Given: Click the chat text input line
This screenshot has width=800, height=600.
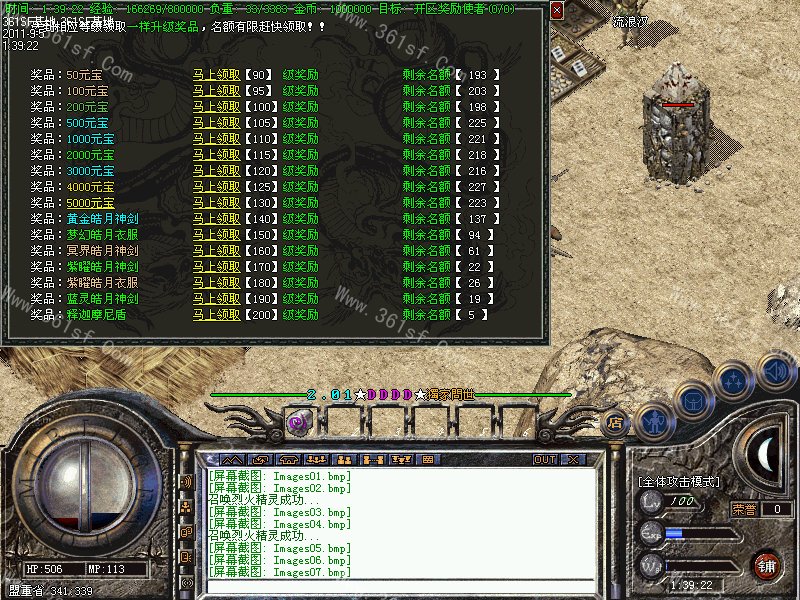Looking at the screenshot, I should click(x=400, y=586).
